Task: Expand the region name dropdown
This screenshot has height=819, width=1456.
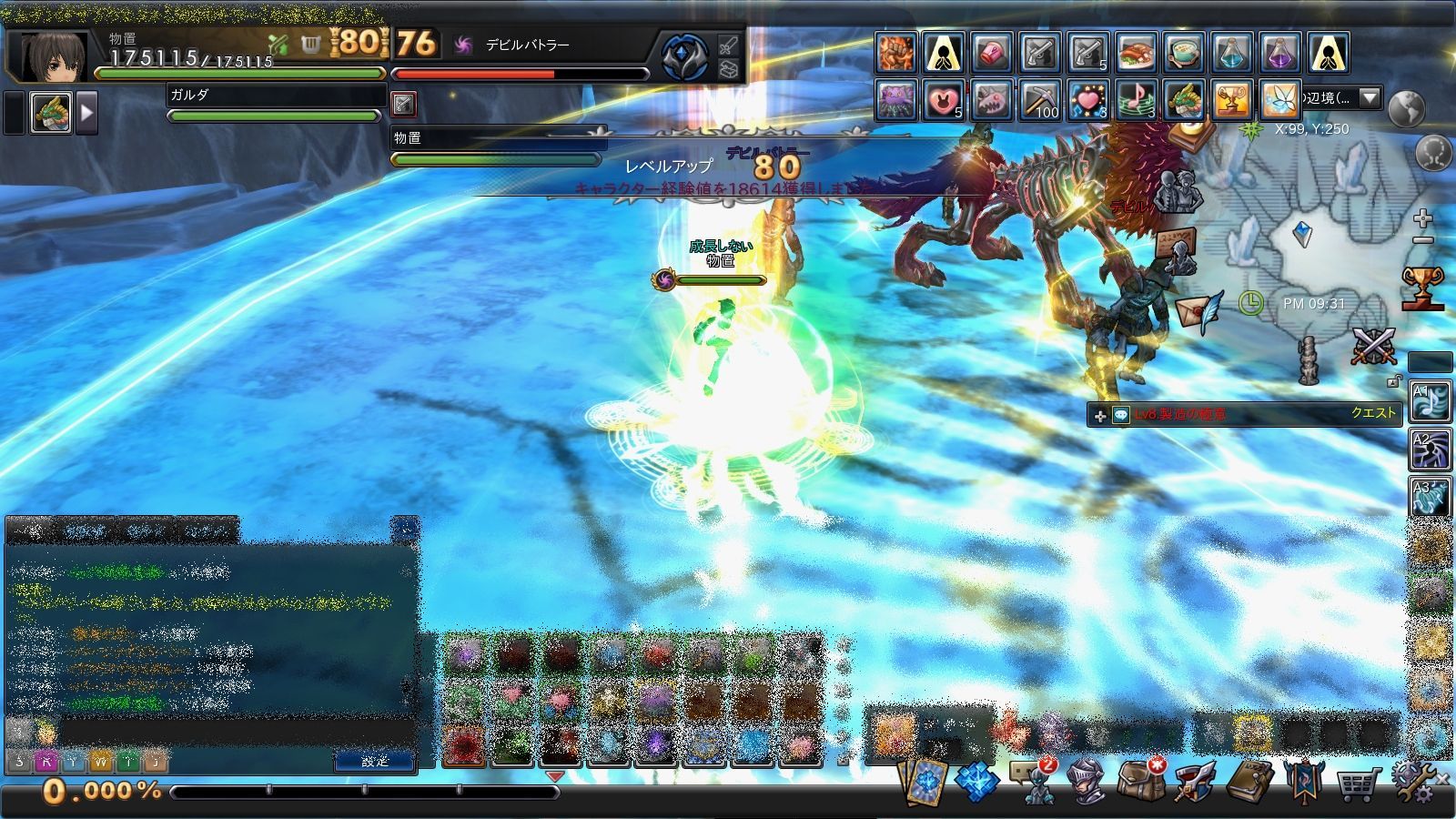Action: pyautogui.click(x=1370, y=97)
